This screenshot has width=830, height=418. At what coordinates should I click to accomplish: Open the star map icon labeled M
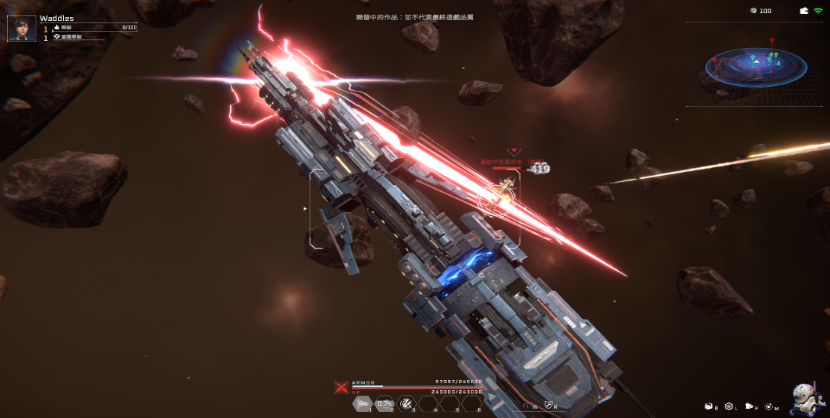[x=769, y=405]
